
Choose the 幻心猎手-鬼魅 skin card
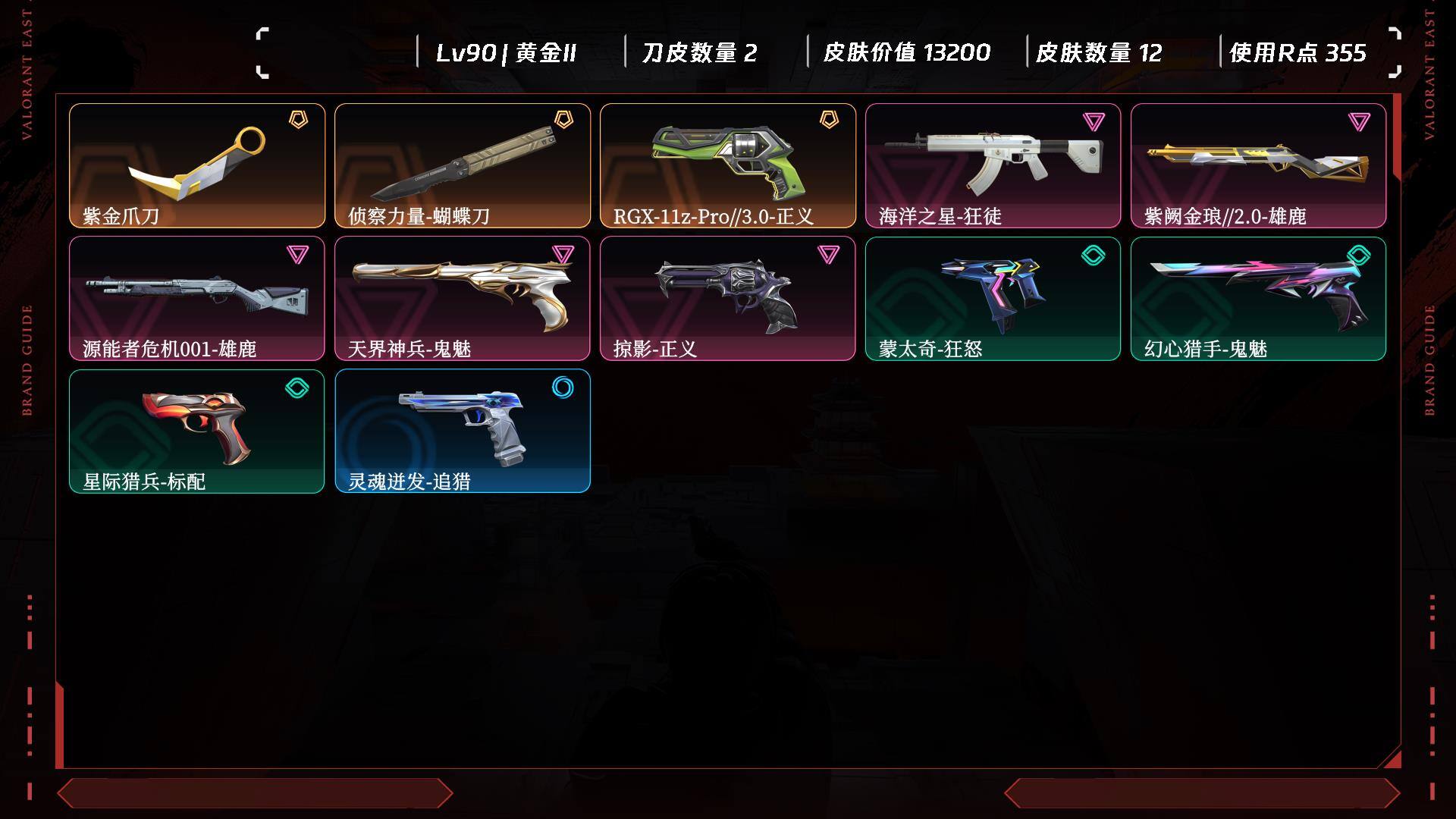tap(1258, 298)
